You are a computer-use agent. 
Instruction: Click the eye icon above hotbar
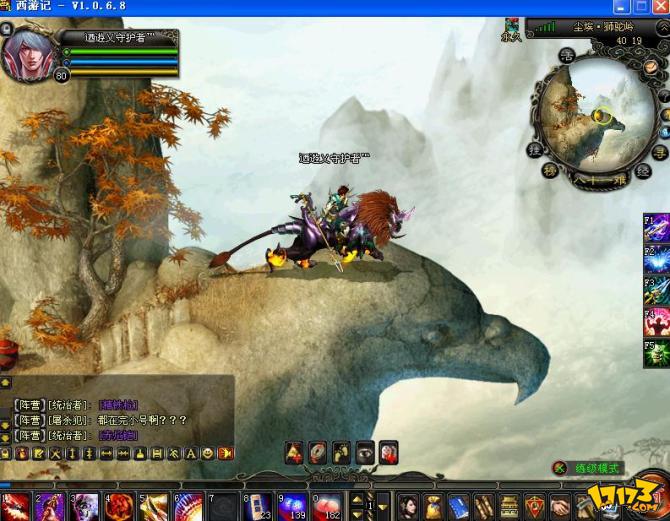pos(365,452)
